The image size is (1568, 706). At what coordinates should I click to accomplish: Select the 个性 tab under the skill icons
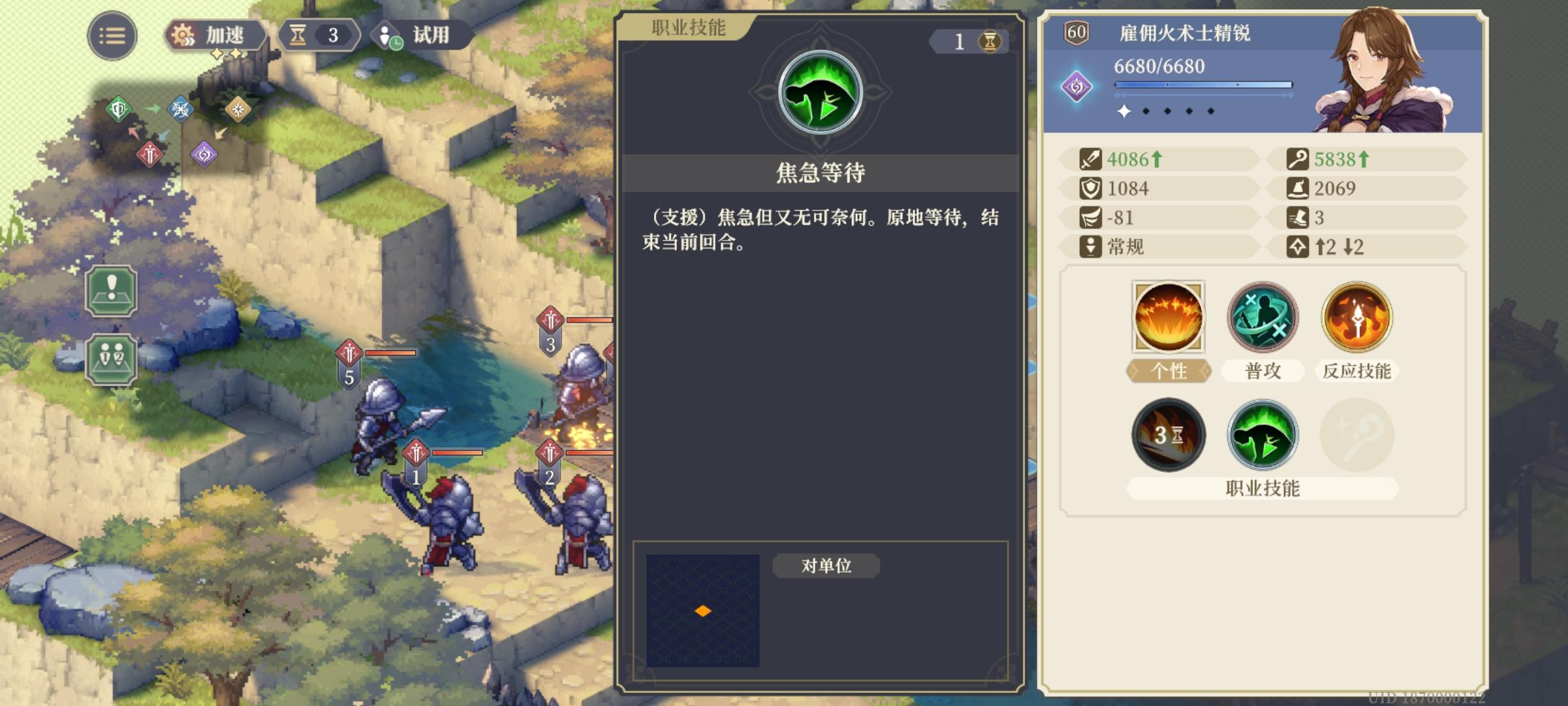point(1168,369)
